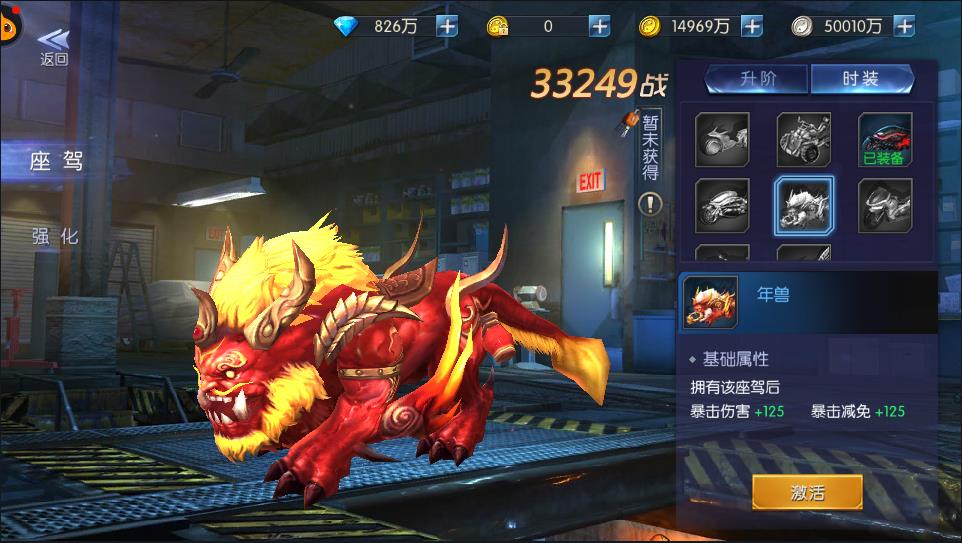This screenshot has width=962, height=543.
Task: Choose the selected Nian beast mount thumbnail
Action: [804, 205]
